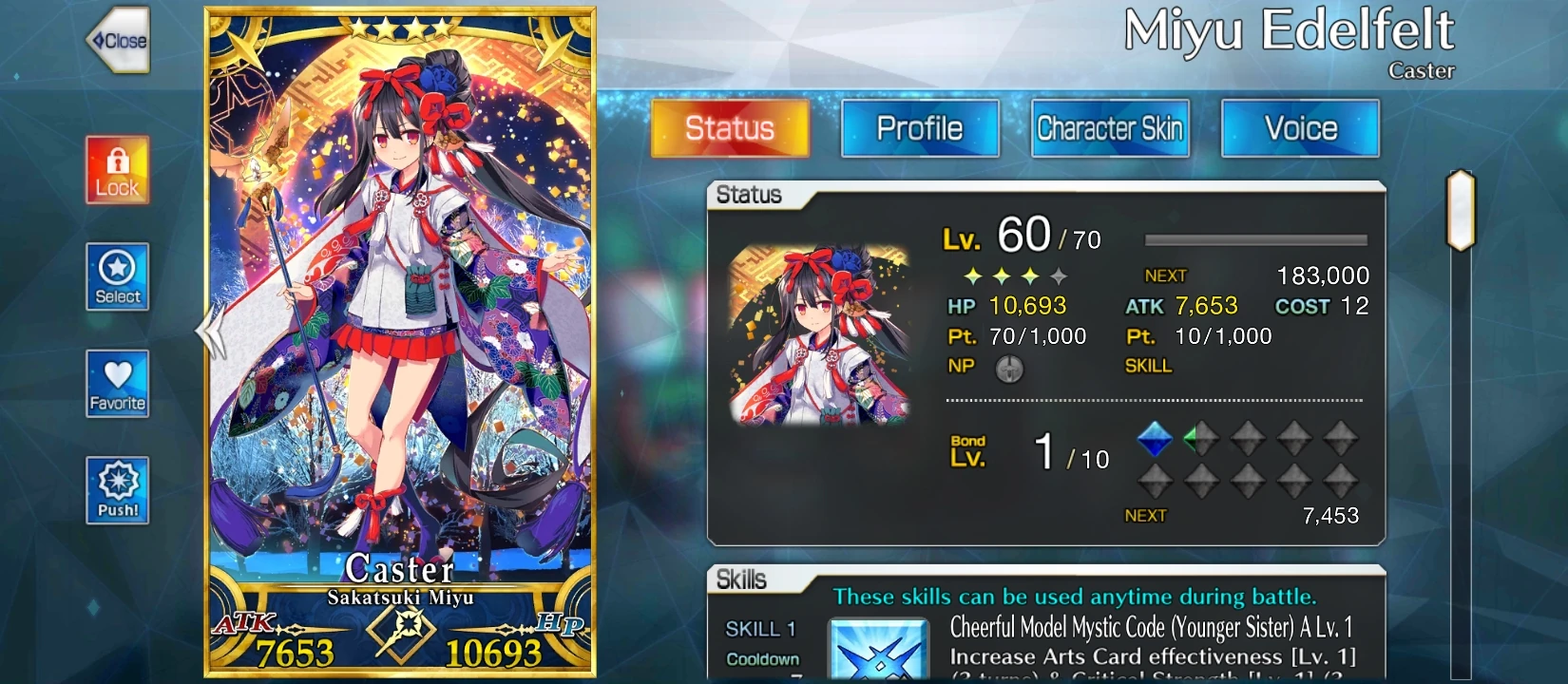This screenshot has width=1568, height=684.
Task: Click the NP gauge charge icon
Action: tap(1009, 369)
